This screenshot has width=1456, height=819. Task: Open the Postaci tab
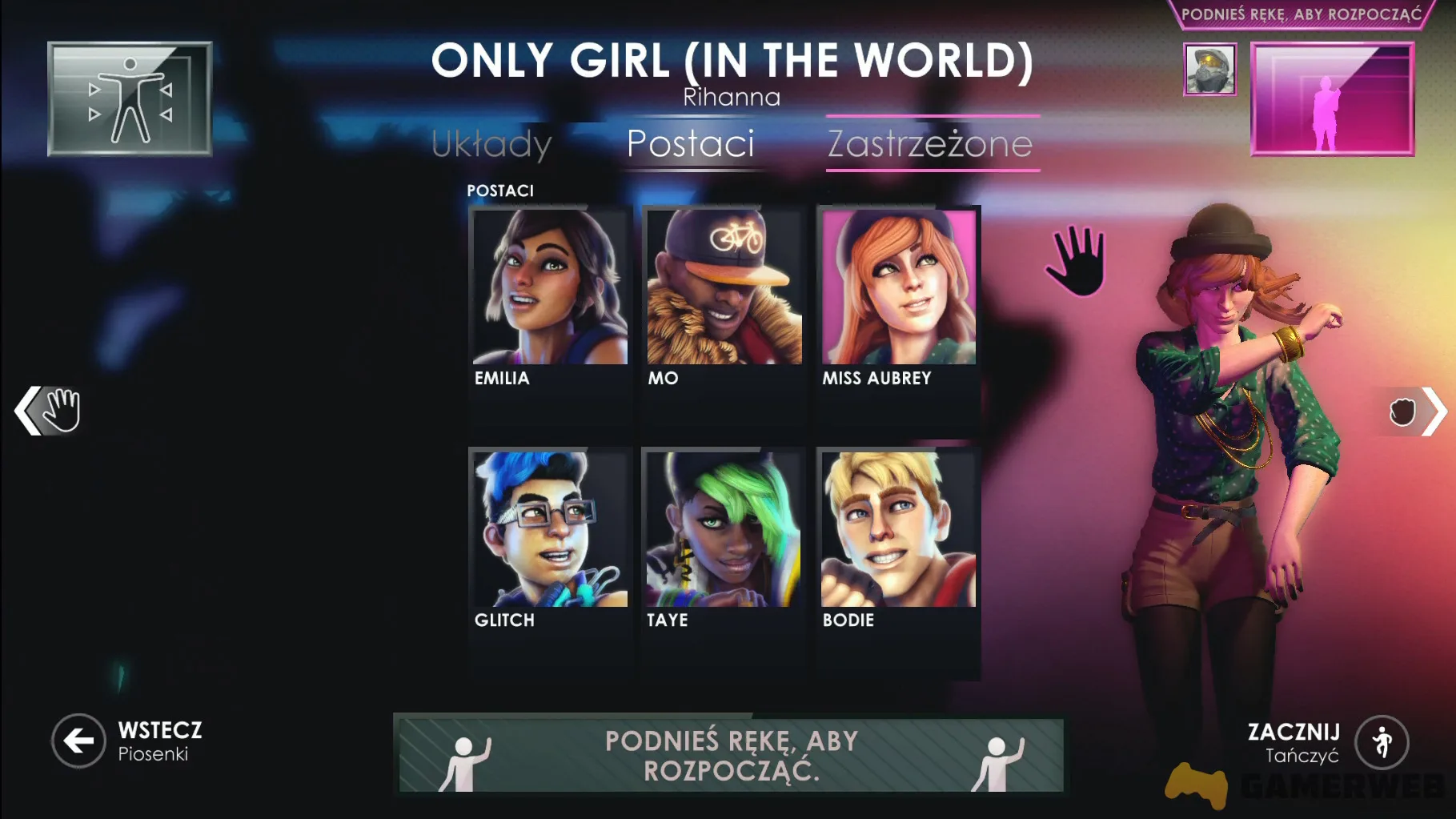coord(690,144)
